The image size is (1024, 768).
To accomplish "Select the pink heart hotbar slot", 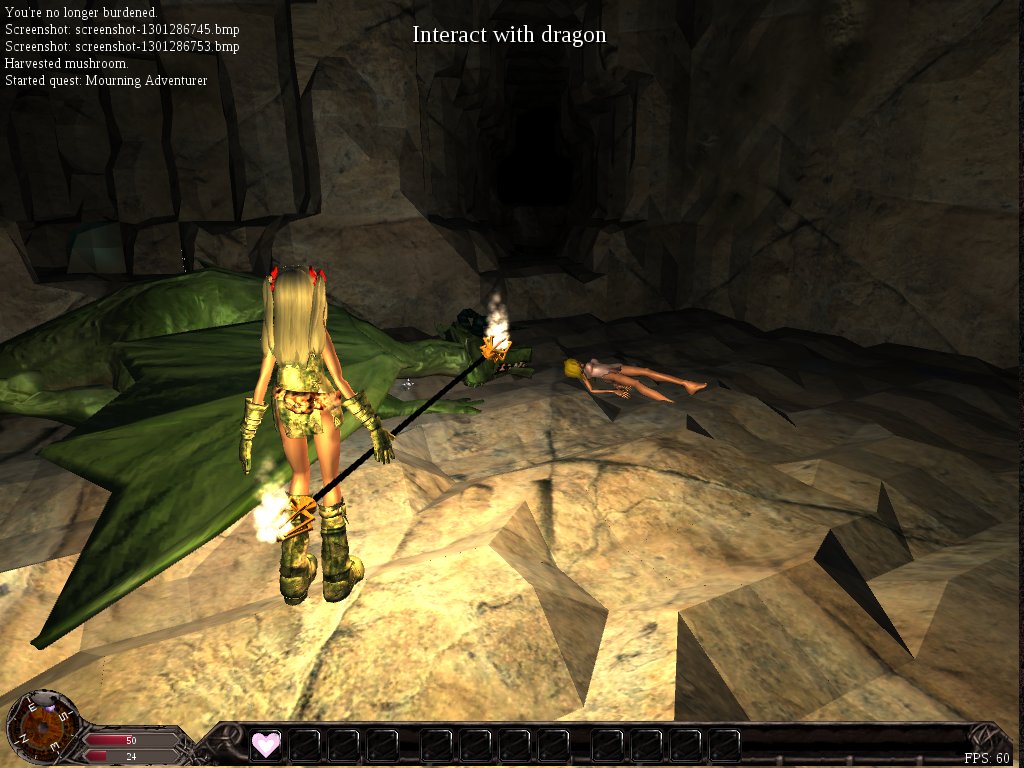I will tap(266, 744).
